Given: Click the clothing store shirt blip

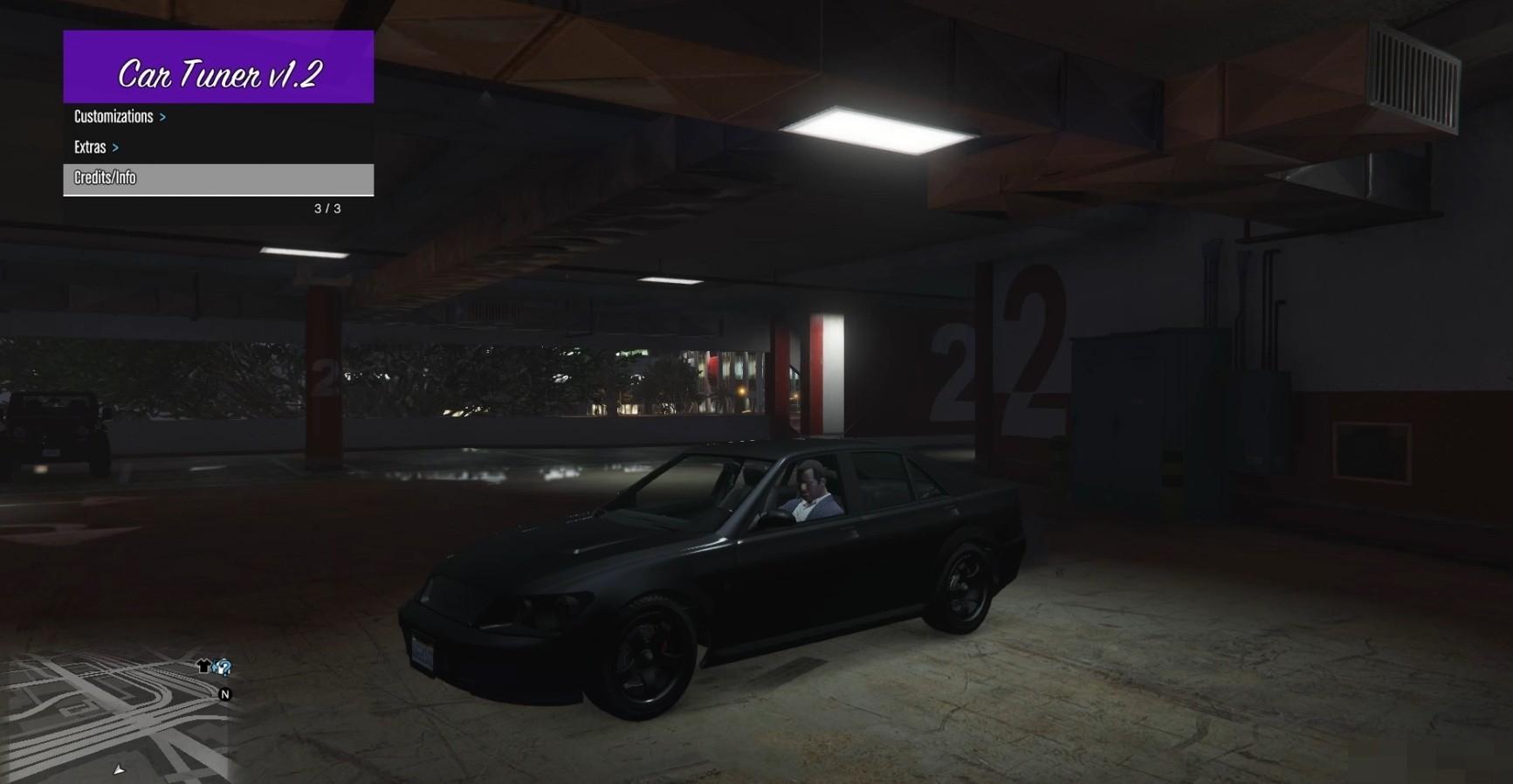Looking at the screenshot, I should coord(203,667).
